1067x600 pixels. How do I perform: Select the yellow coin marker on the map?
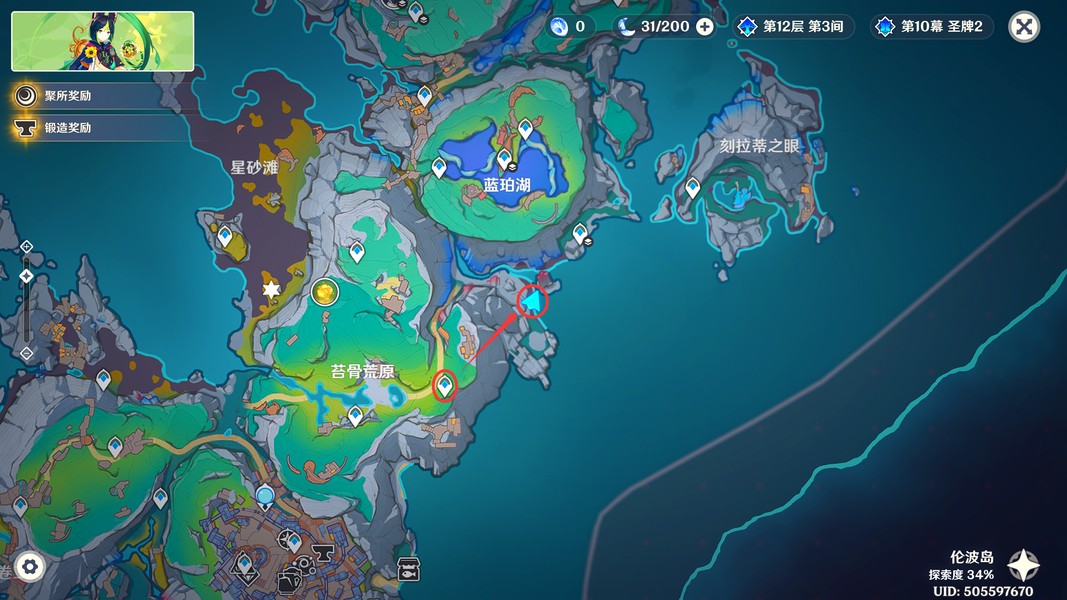(x=324, y=292)
